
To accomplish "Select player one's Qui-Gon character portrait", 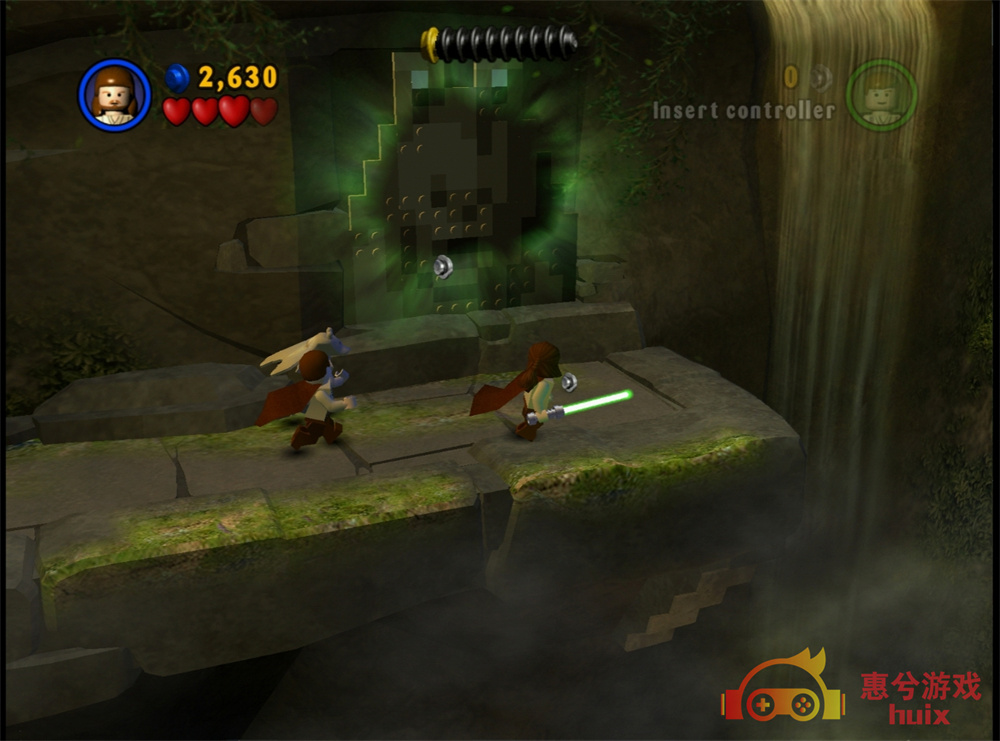I will pos(113,95).
